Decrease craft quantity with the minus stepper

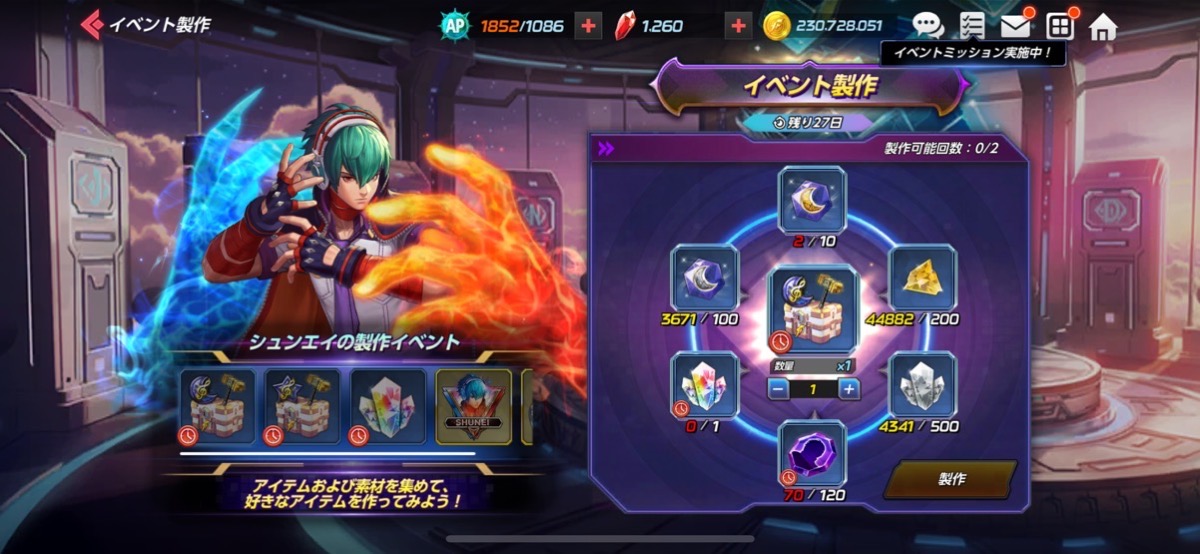[x=777, y=390]
